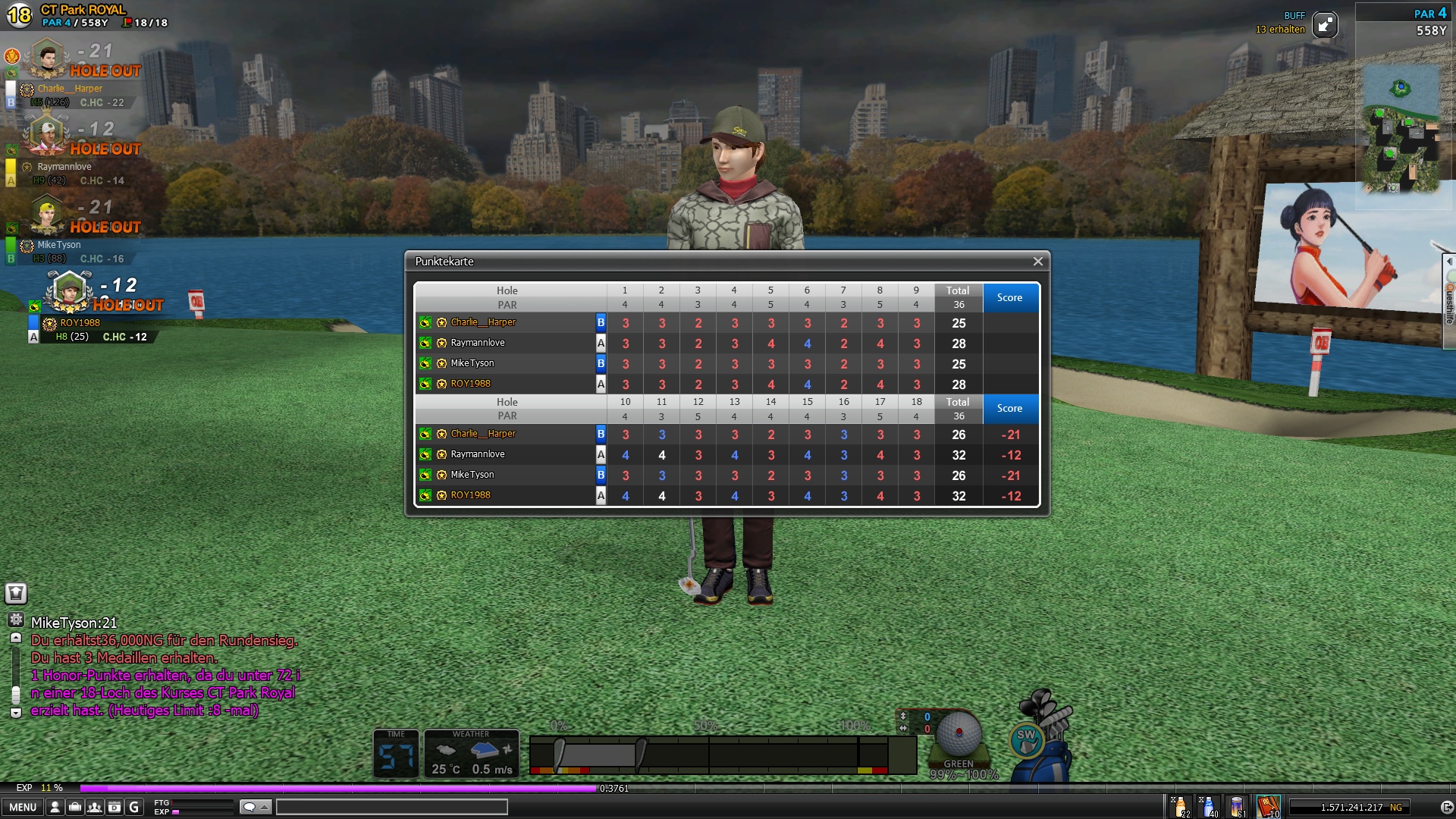Close the Punktekarte scorecard window
The height and width of the screenshot is (819, 1456).
click(x=1037, y=262)
